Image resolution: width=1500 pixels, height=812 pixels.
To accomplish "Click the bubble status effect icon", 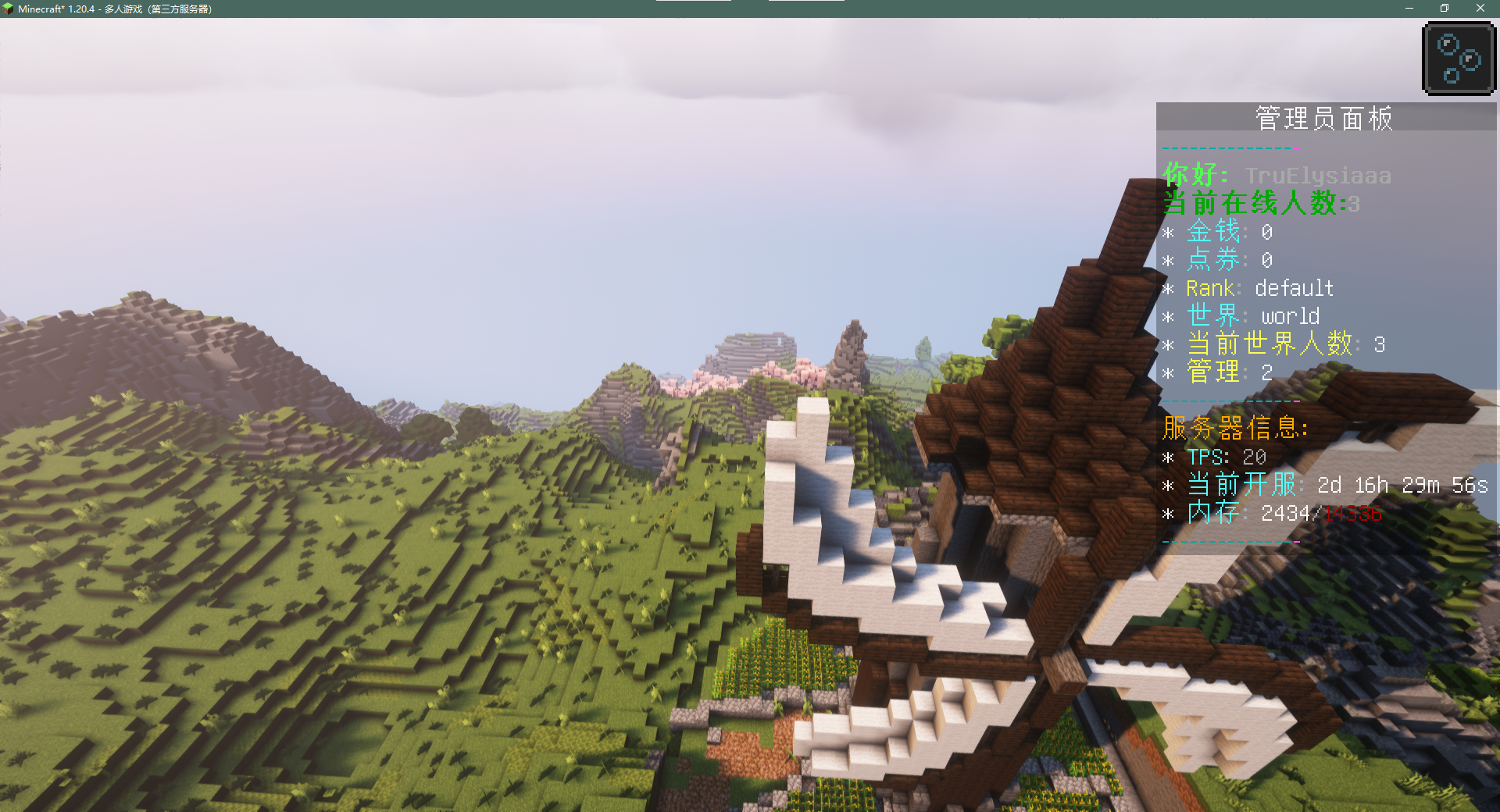I will click(x=1459, y=59).
